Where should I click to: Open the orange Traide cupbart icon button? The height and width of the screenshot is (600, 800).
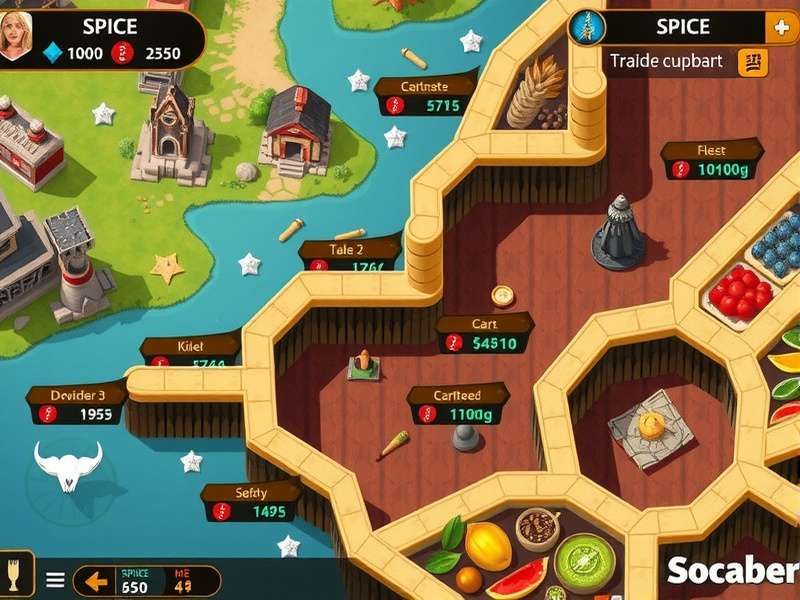752,62
